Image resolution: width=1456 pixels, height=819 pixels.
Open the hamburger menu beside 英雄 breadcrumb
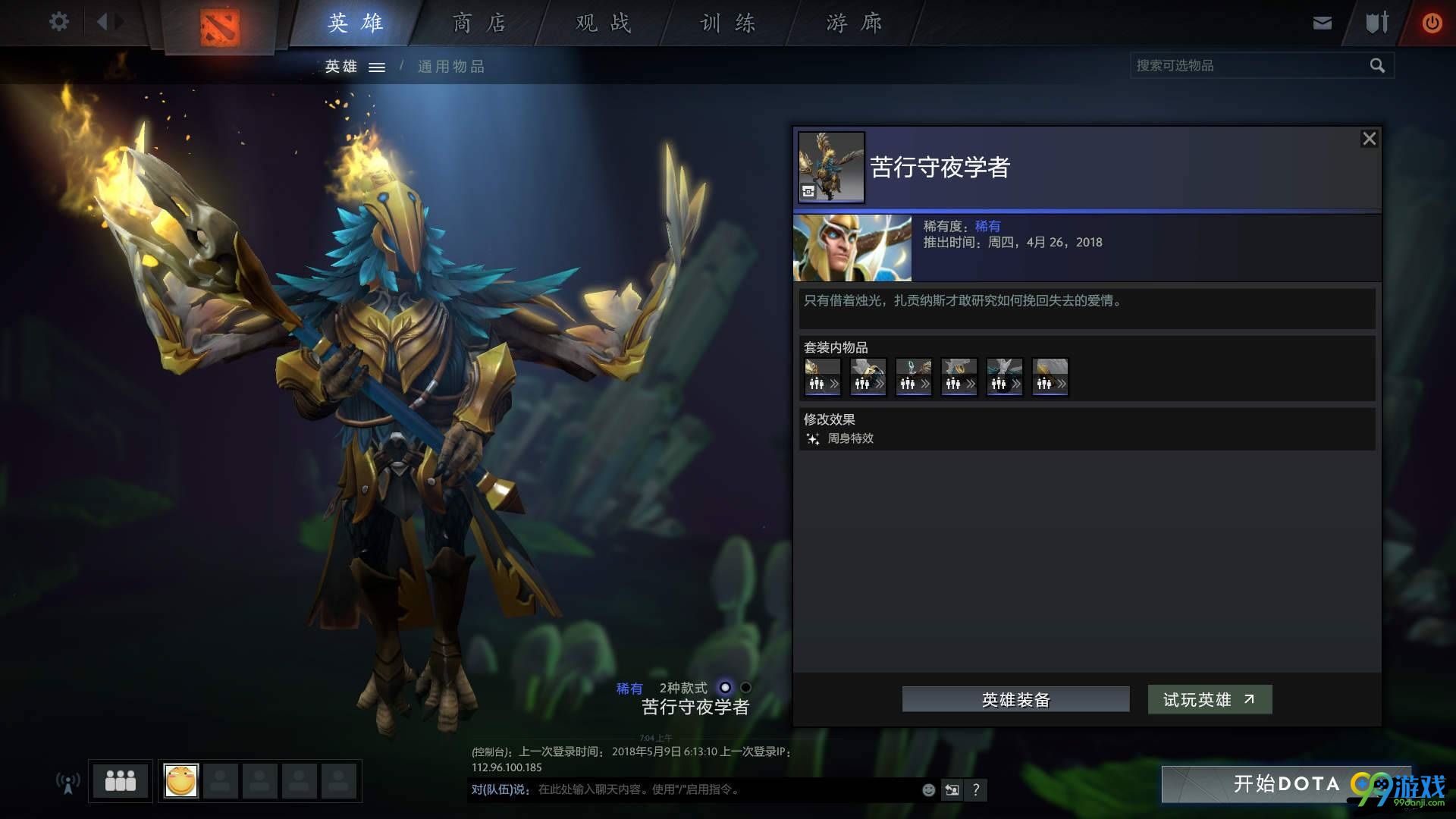[x=377, y=67]
